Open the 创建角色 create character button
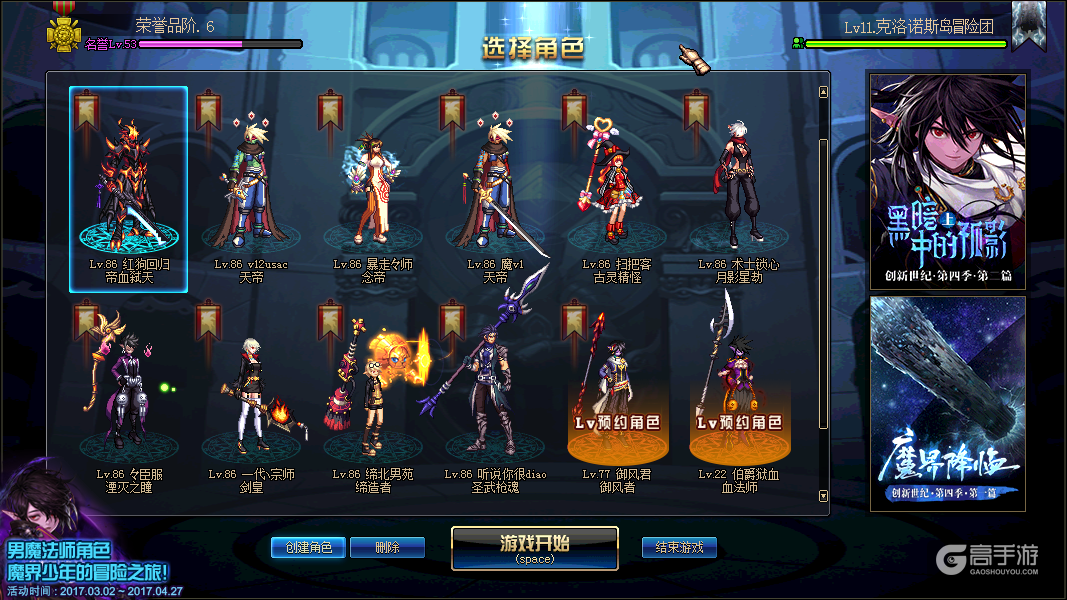The height and width of the screenshot is (600, 1067). coord(308,547)
